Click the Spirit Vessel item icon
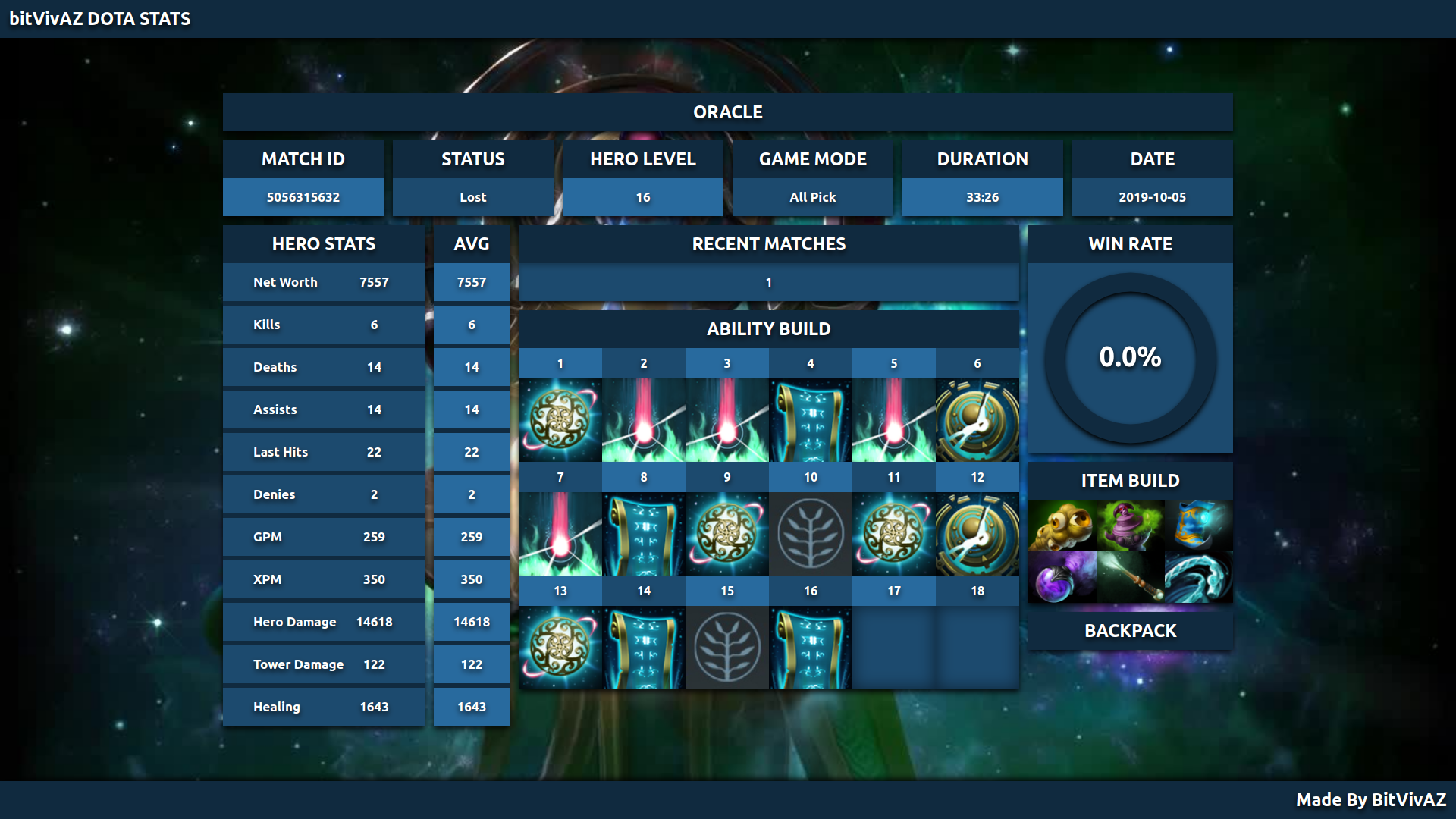The width and height of the screenshot is (1456, 819). pos(1130,526)
